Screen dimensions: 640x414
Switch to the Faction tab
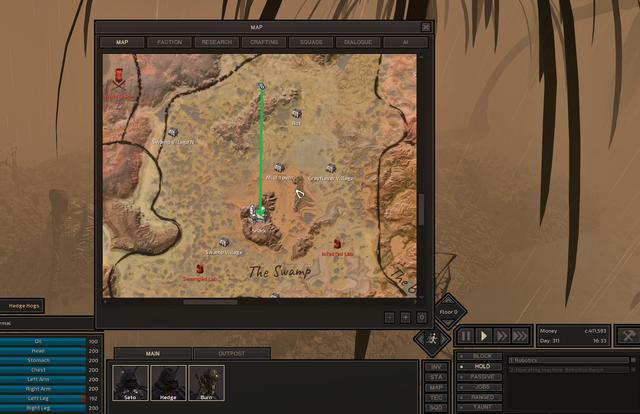click(x=169, y=42)
